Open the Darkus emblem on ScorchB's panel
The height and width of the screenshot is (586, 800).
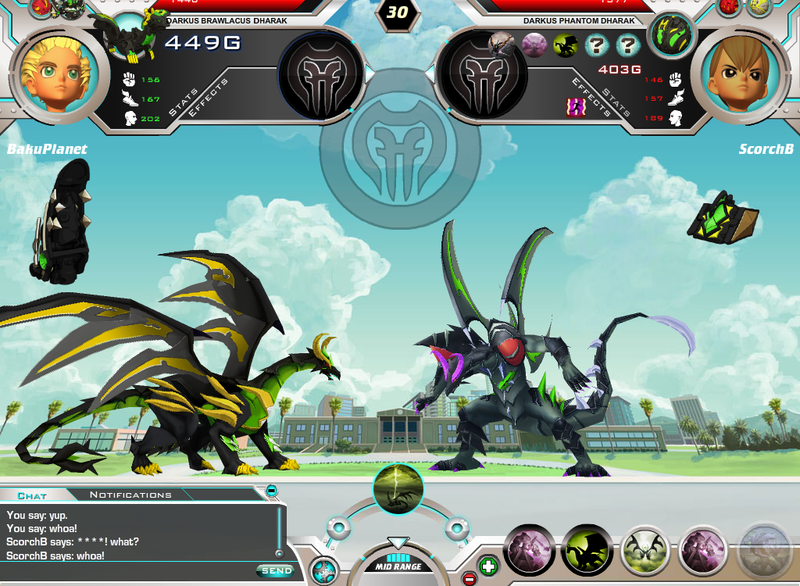[483, 76]
